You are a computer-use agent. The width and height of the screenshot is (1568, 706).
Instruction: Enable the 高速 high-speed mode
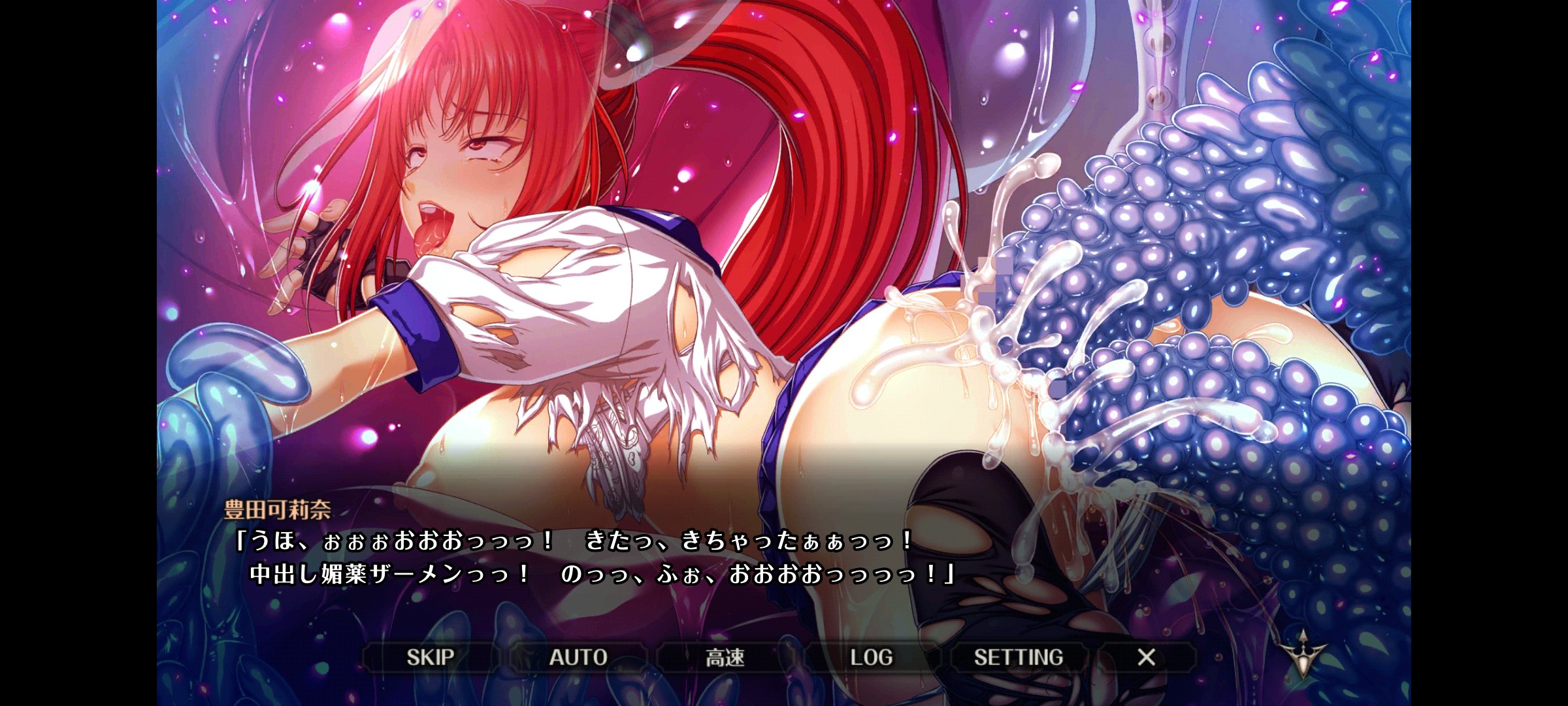coord(725,657)
